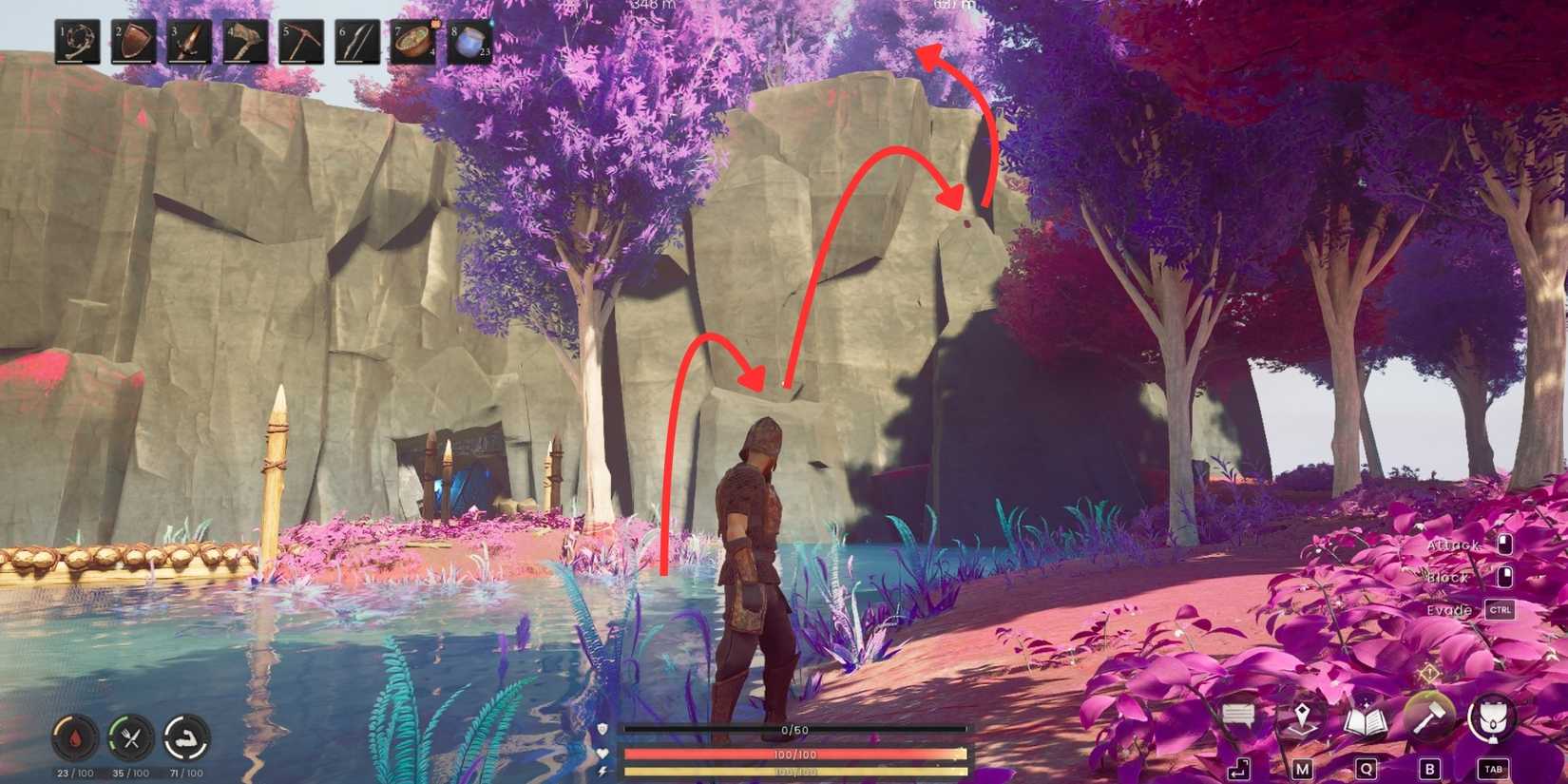This screenshot has height=784, width=1568.
Task: Equip the shield from hotbar slot 2
Action: (133, 43)
